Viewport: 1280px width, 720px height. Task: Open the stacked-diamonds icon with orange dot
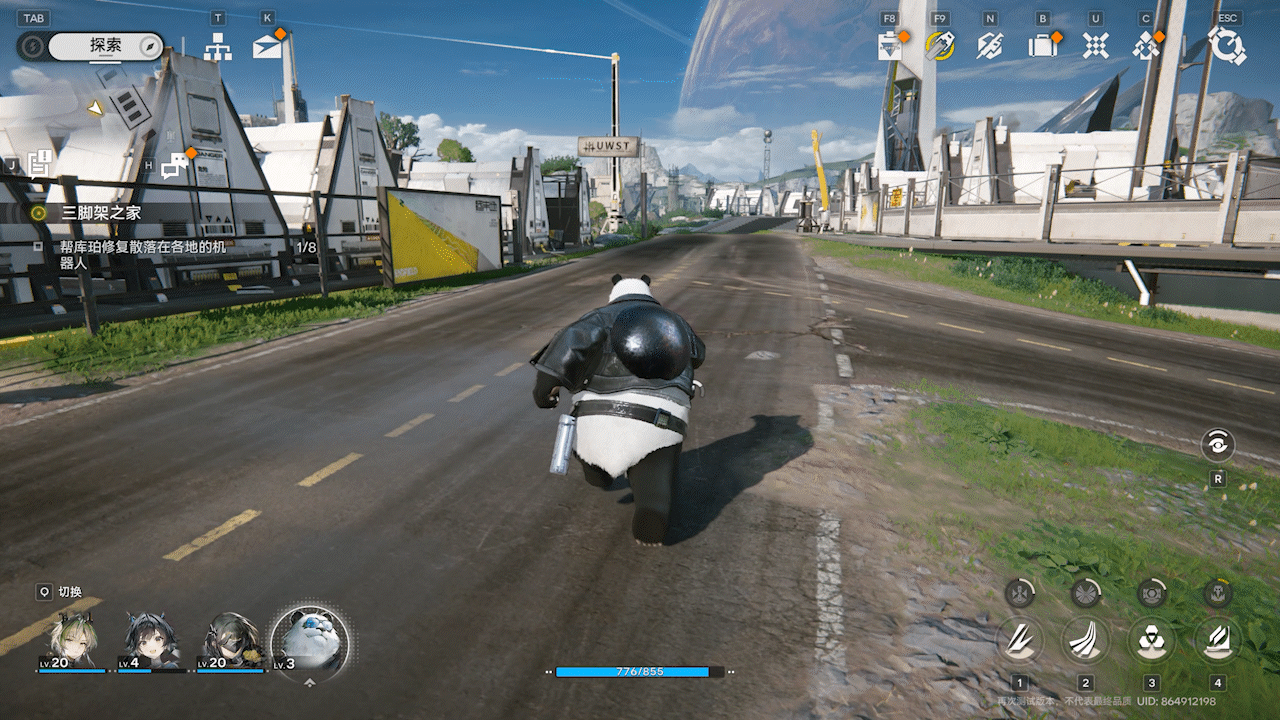[x=1146, y=46]
